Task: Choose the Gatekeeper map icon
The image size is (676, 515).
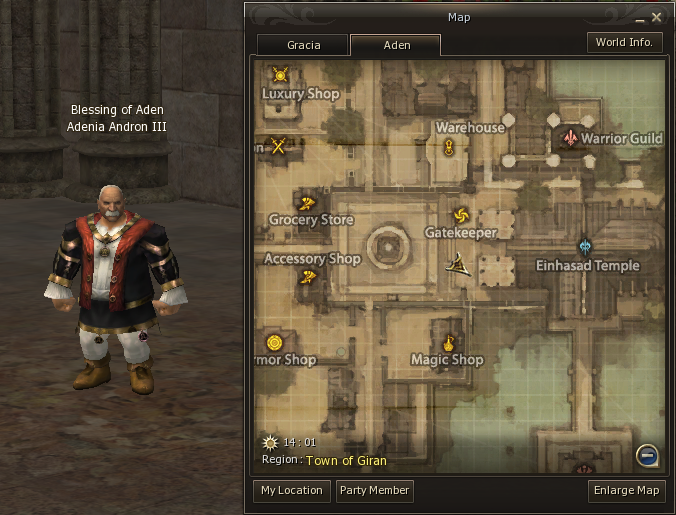Action: [460, 215]
